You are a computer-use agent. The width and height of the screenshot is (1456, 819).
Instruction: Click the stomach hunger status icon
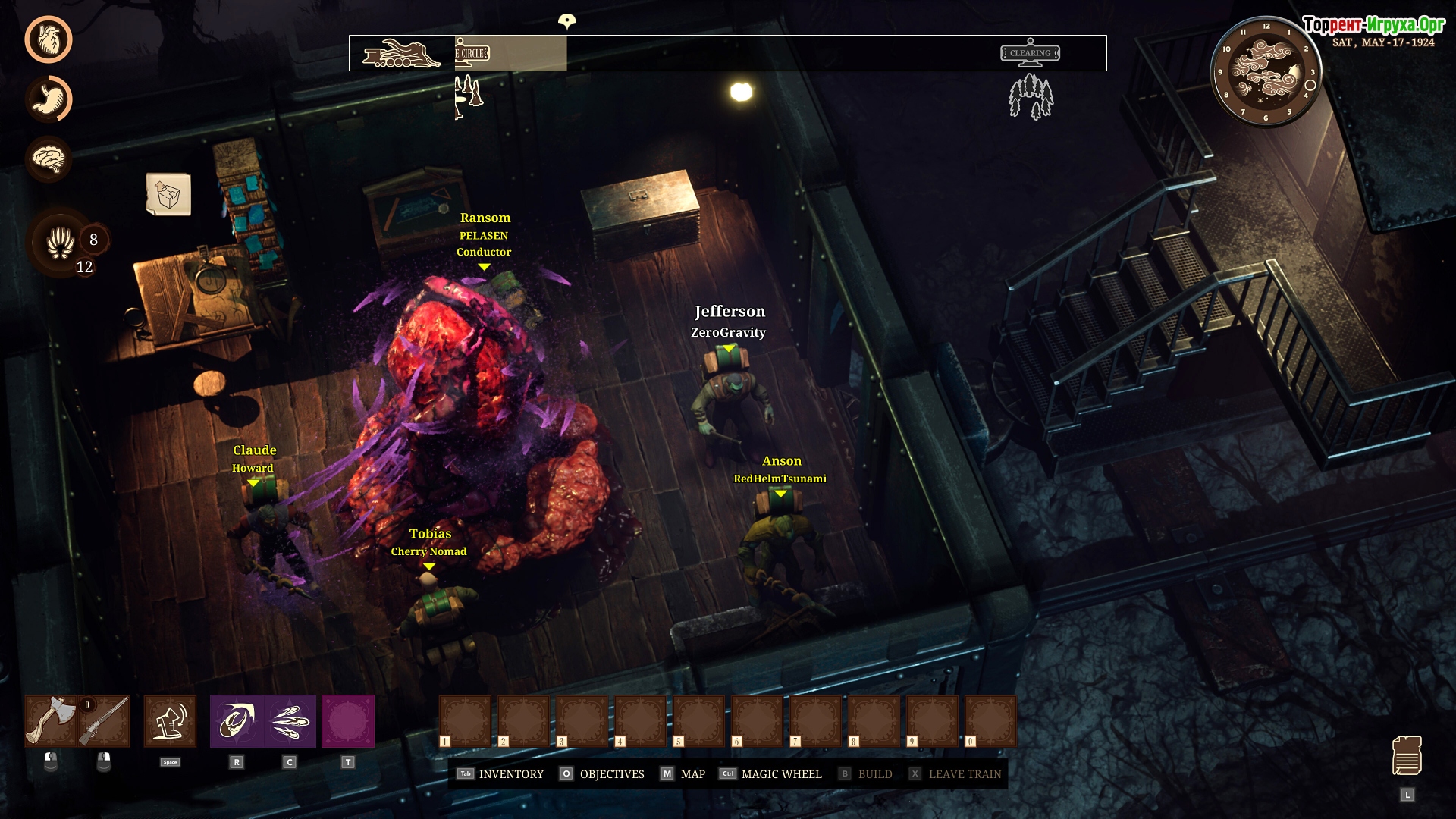pos(49,99)
